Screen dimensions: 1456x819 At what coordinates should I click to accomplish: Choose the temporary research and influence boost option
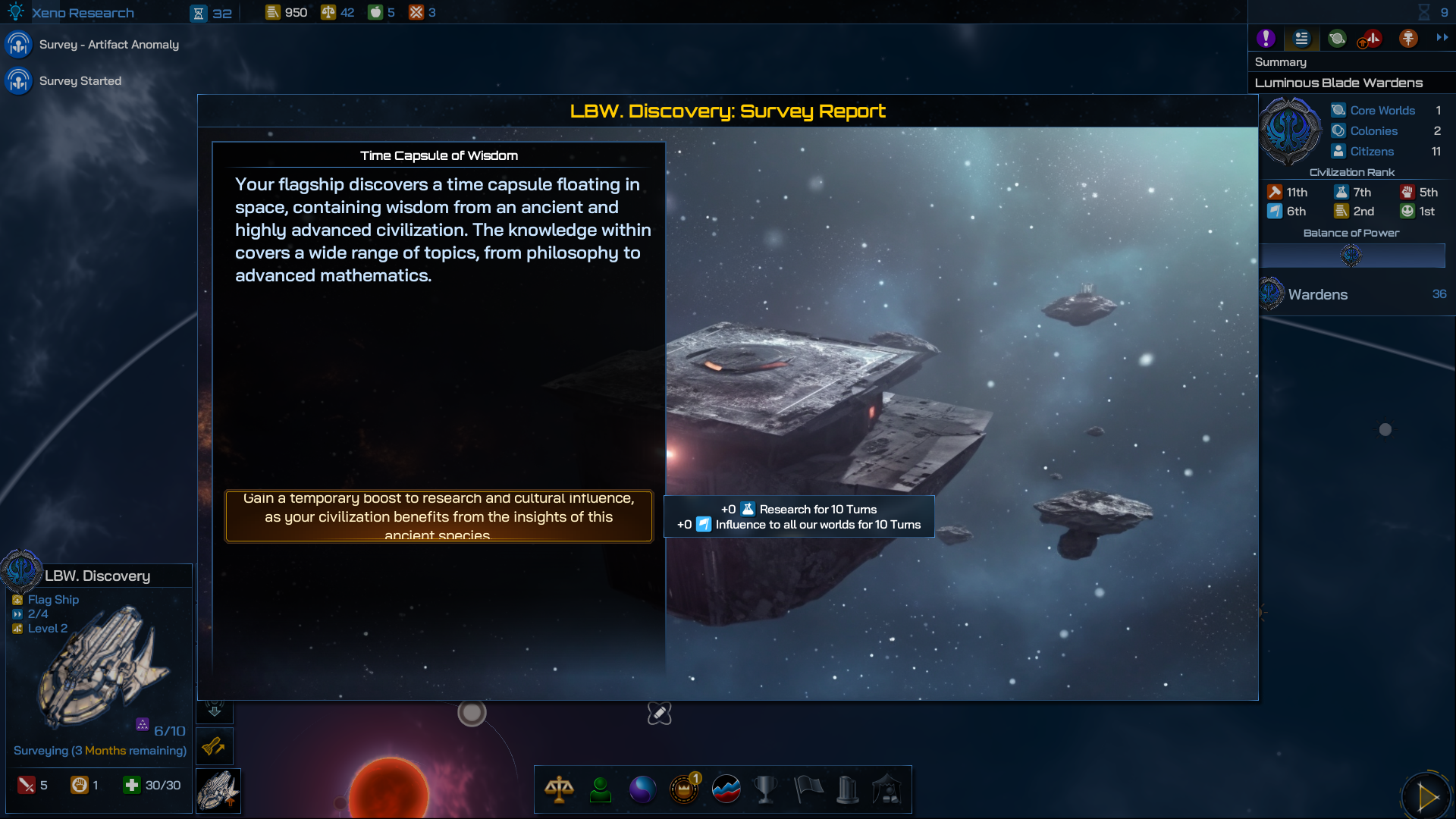pos(438,516)
